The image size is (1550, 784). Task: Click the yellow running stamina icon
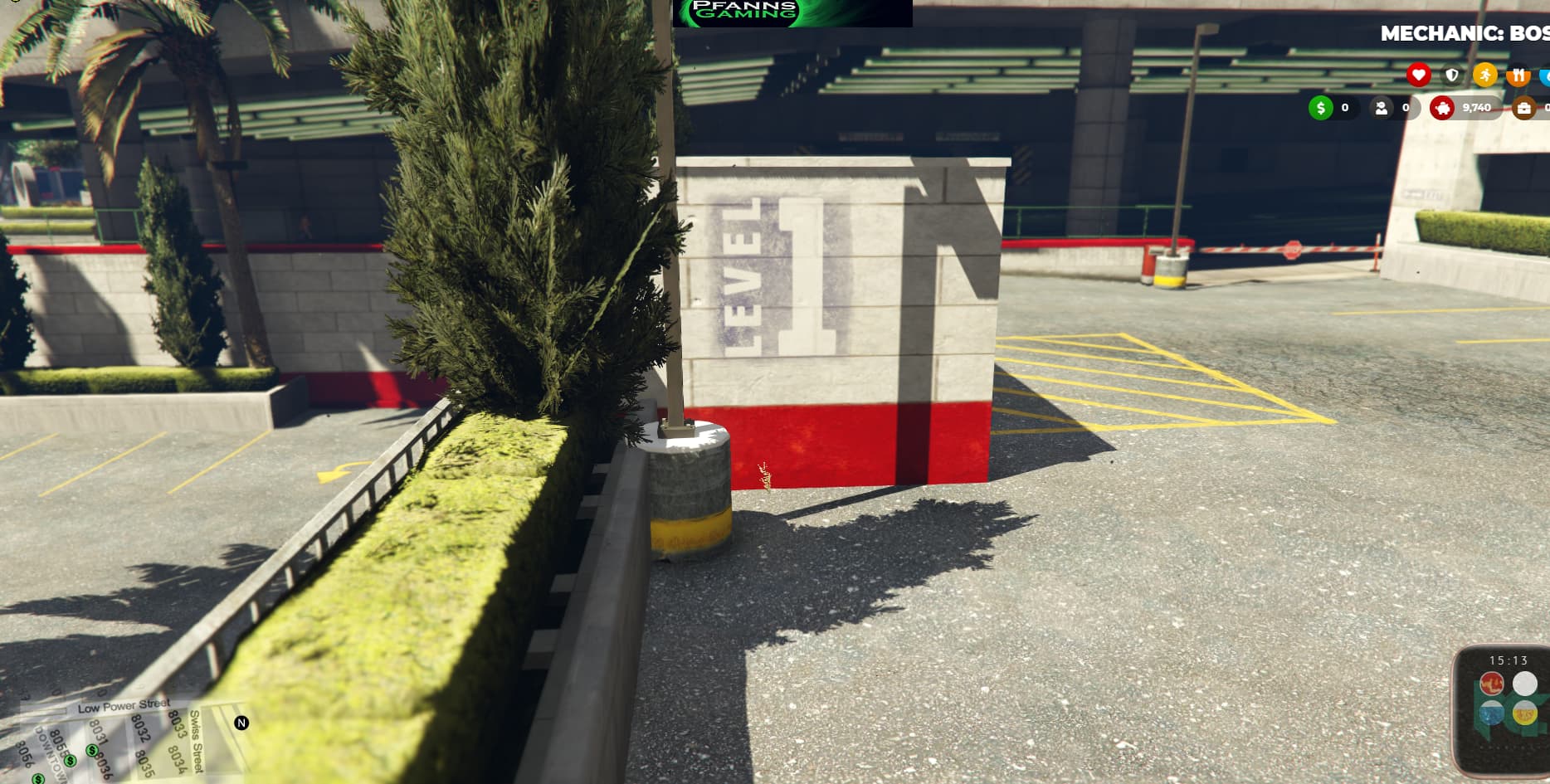pyautogui.click(x=1486, y=74)
